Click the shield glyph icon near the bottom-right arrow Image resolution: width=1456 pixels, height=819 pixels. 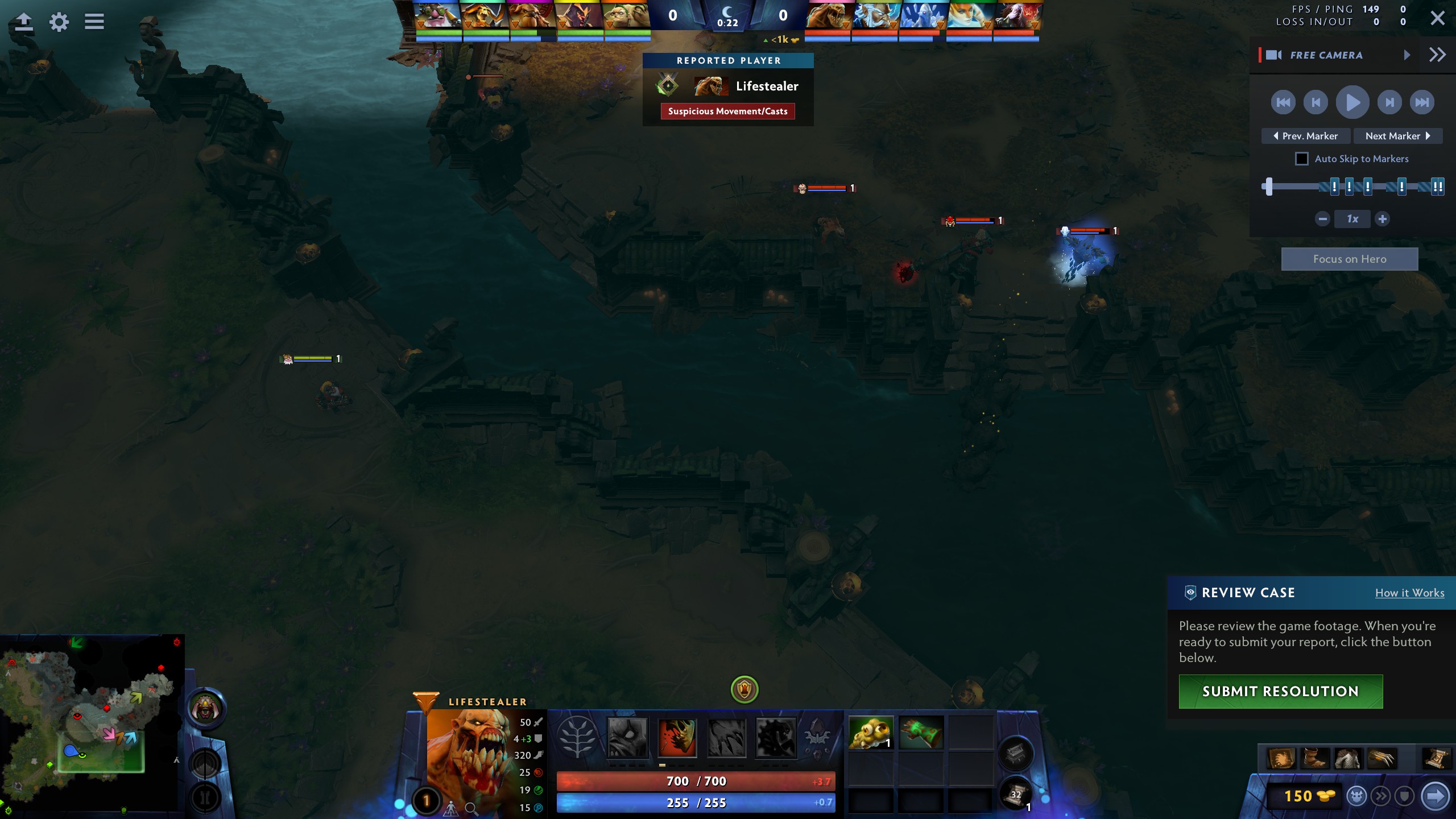coord(1405,796)
